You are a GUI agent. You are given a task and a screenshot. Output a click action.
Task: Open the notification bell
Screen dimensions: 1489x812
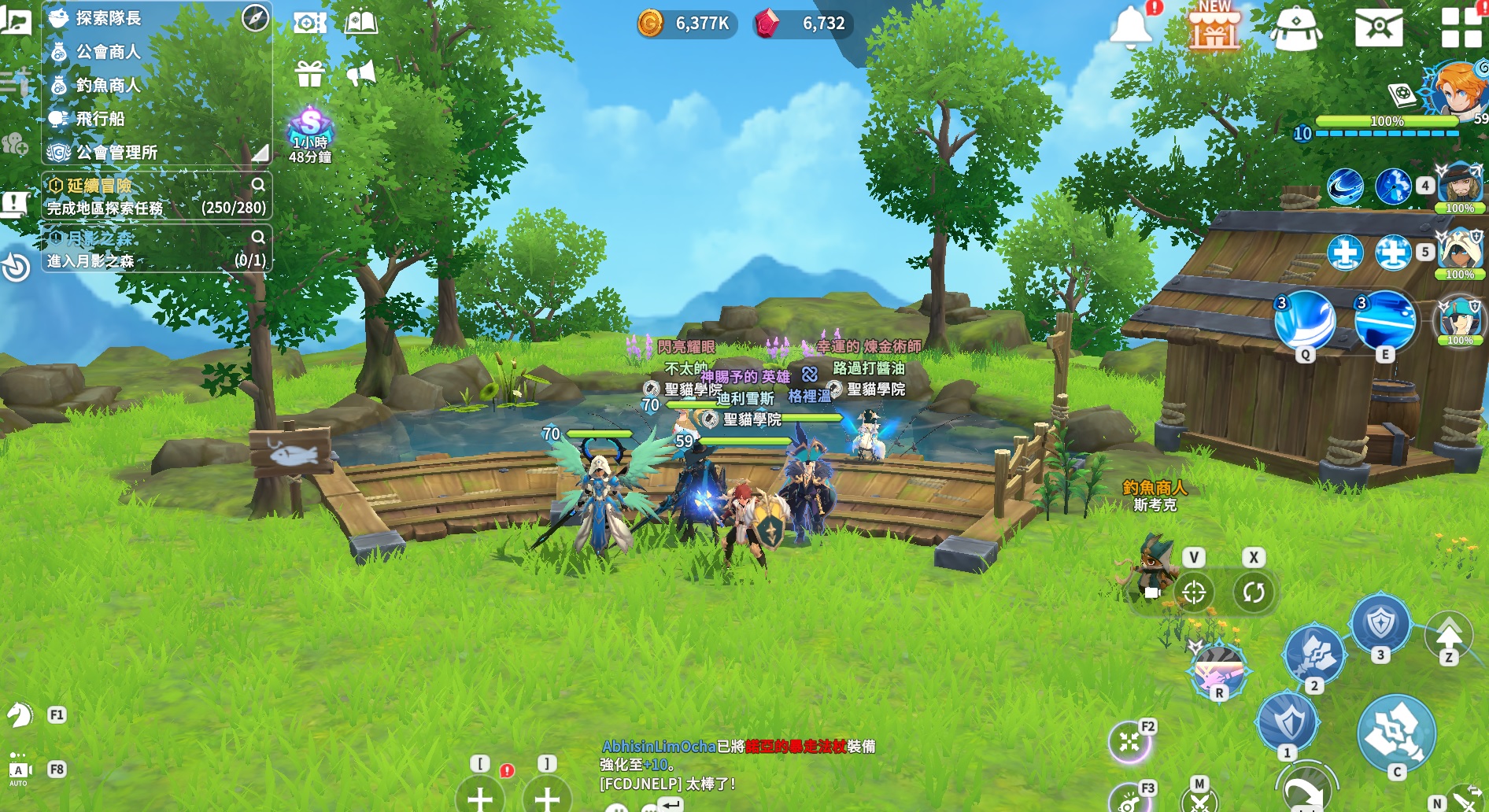(x=1130, y=27)
